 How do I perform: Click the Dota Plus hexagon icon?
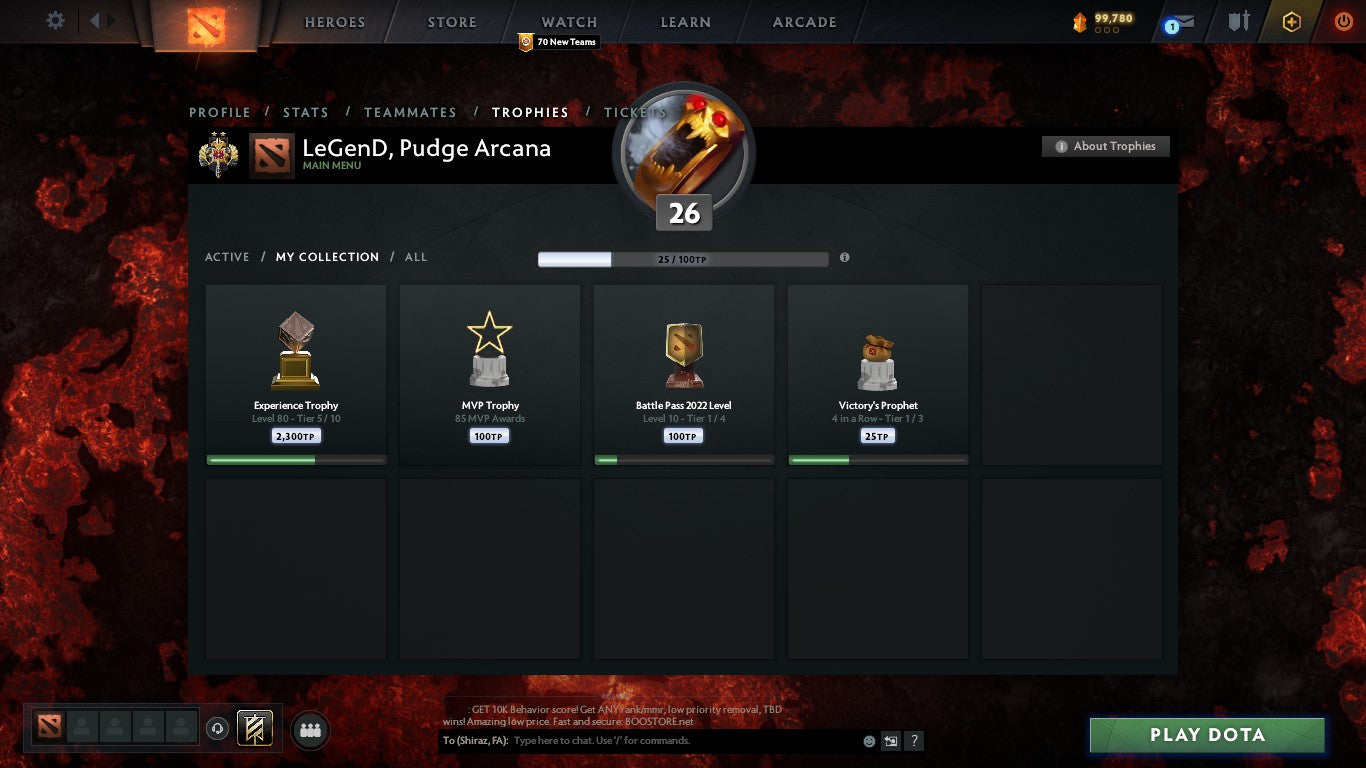[1291, 20]
